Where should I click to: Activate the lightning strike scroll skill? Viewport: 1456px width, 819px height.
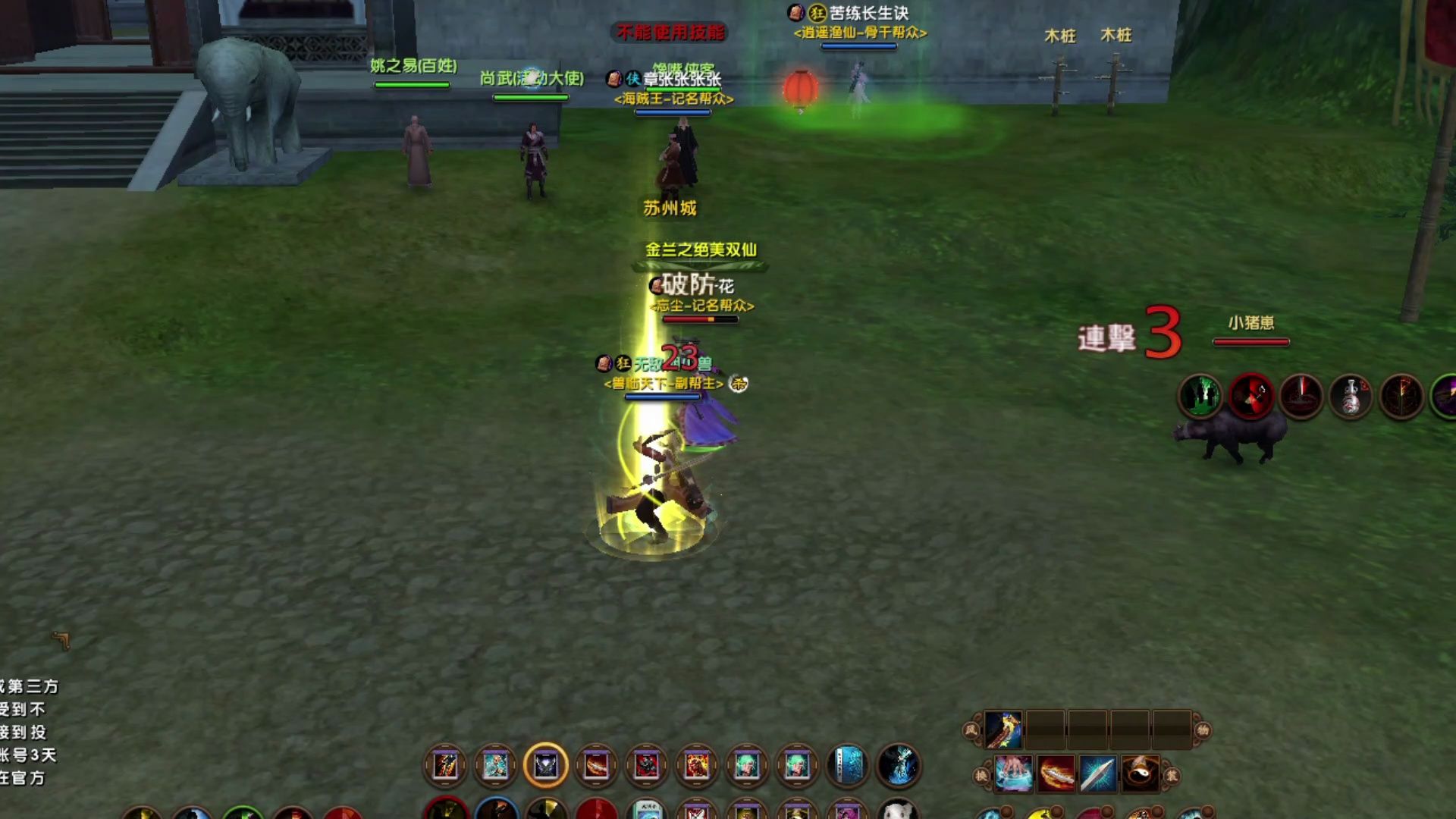tap(445, 766)
